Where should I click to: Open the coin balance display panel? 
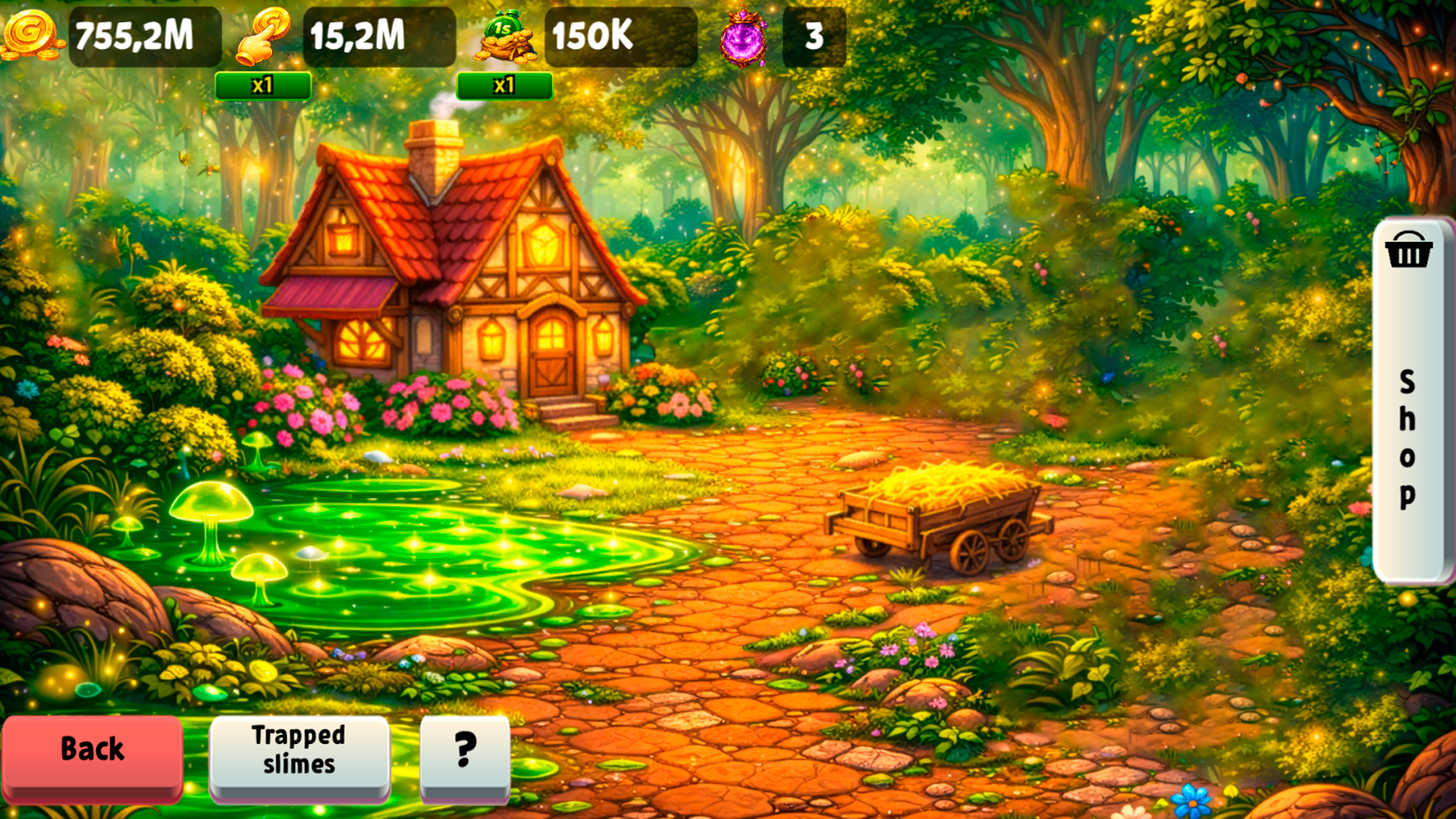(144, 36)
